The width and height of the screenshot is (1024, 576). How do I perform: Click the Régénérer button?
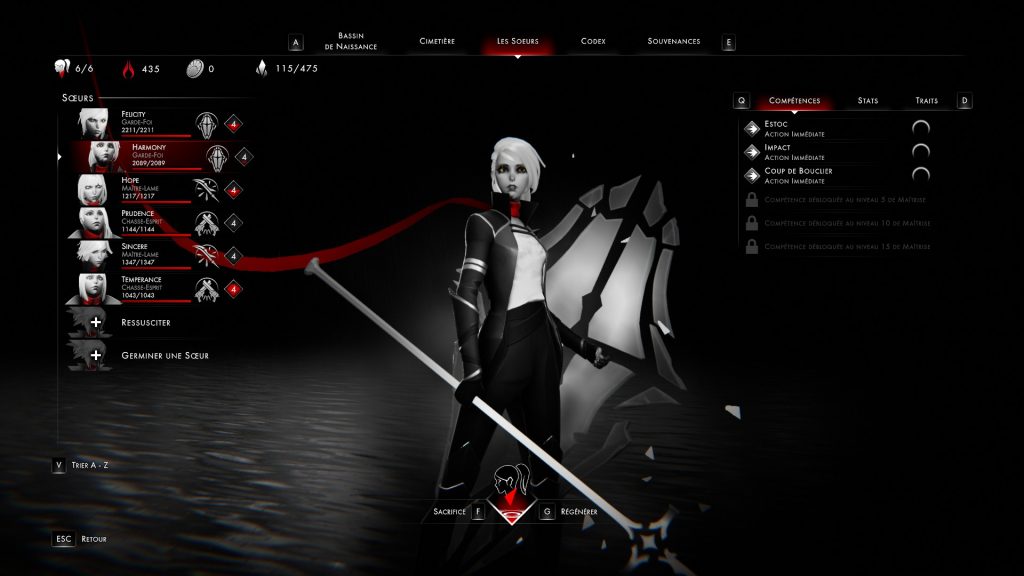(579, 512)
